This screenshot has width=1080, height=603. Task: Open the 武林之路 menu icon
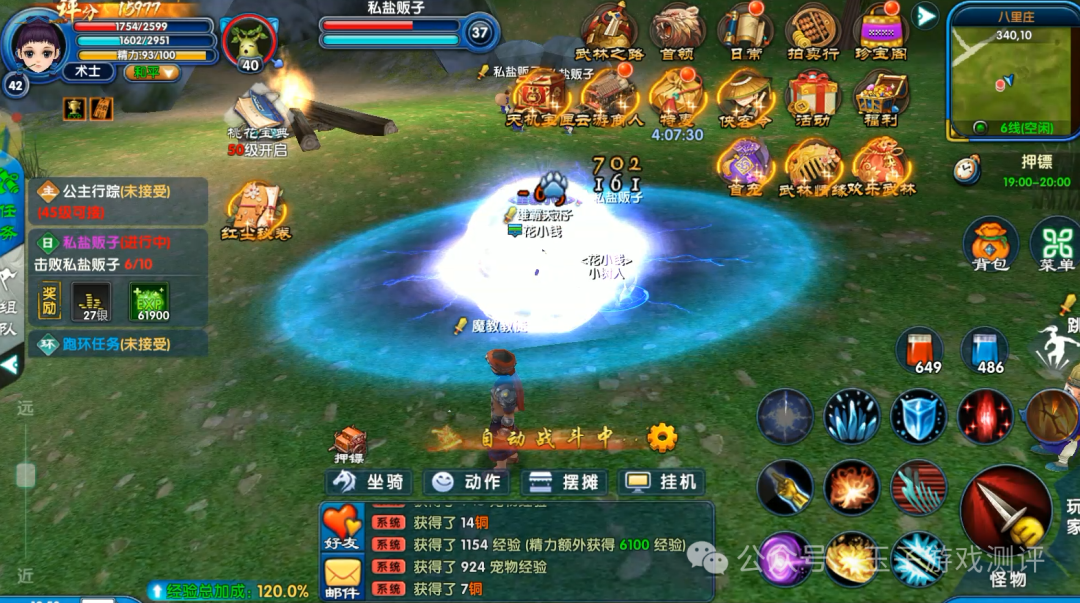[610, 32]
